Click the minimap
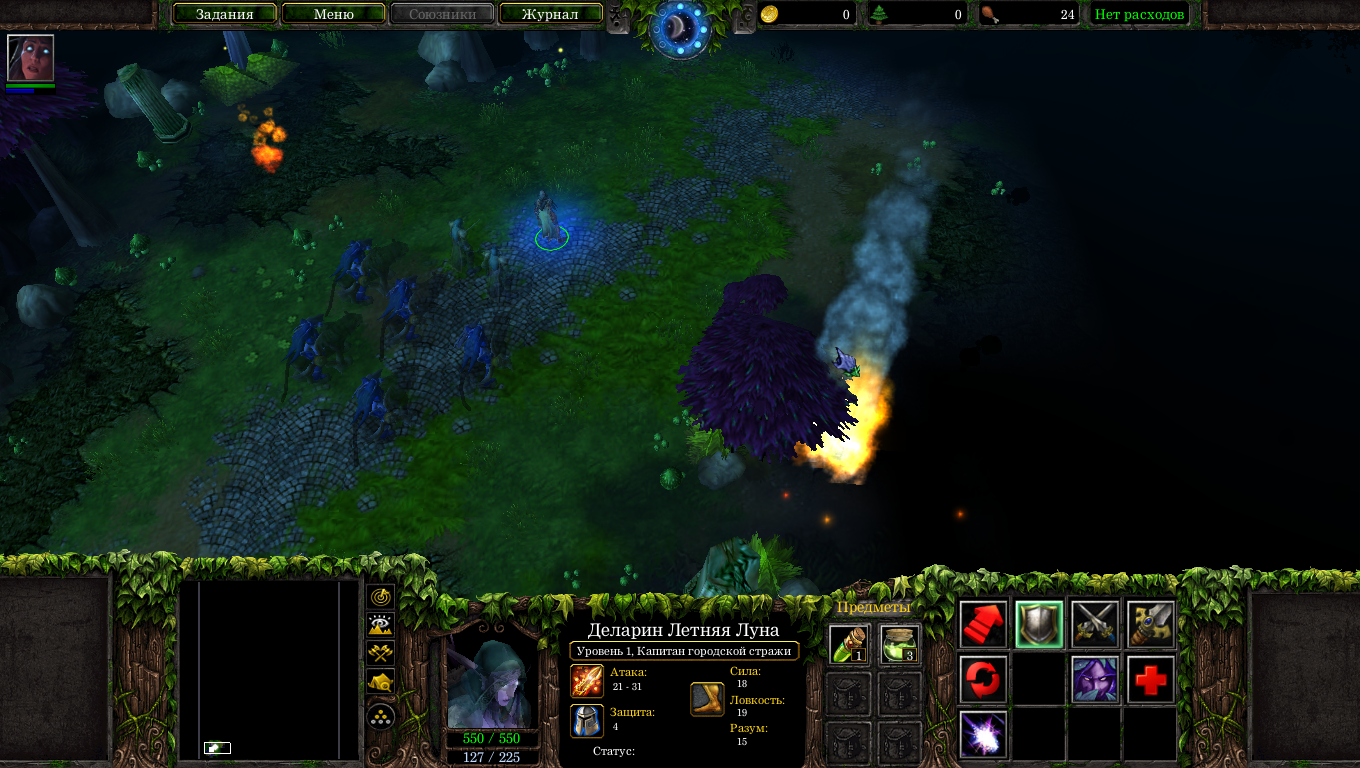Viewport: 1360px width, 768px height. click(x=269, y=670)
